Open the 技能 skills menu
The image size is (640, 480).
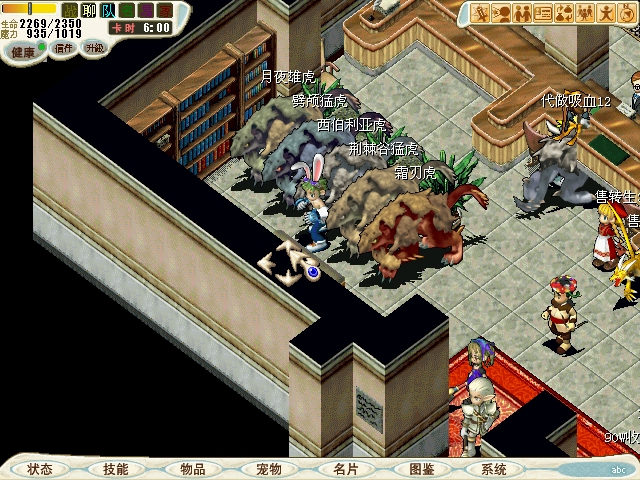tap(115, 469)
